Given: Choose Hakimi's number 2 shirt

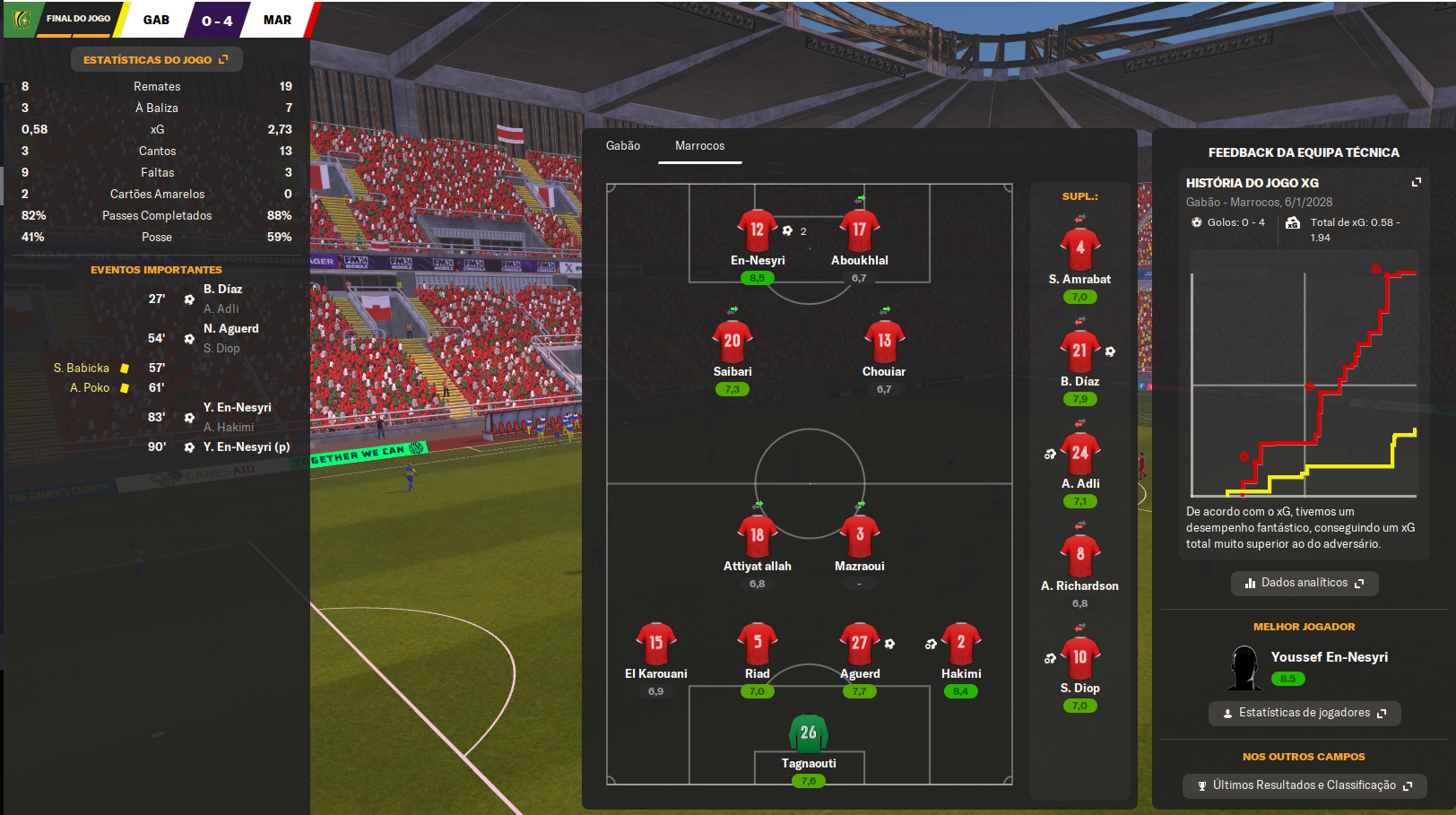Looking at the screenshot, I should pyautogui.click(x=961, y=643).
